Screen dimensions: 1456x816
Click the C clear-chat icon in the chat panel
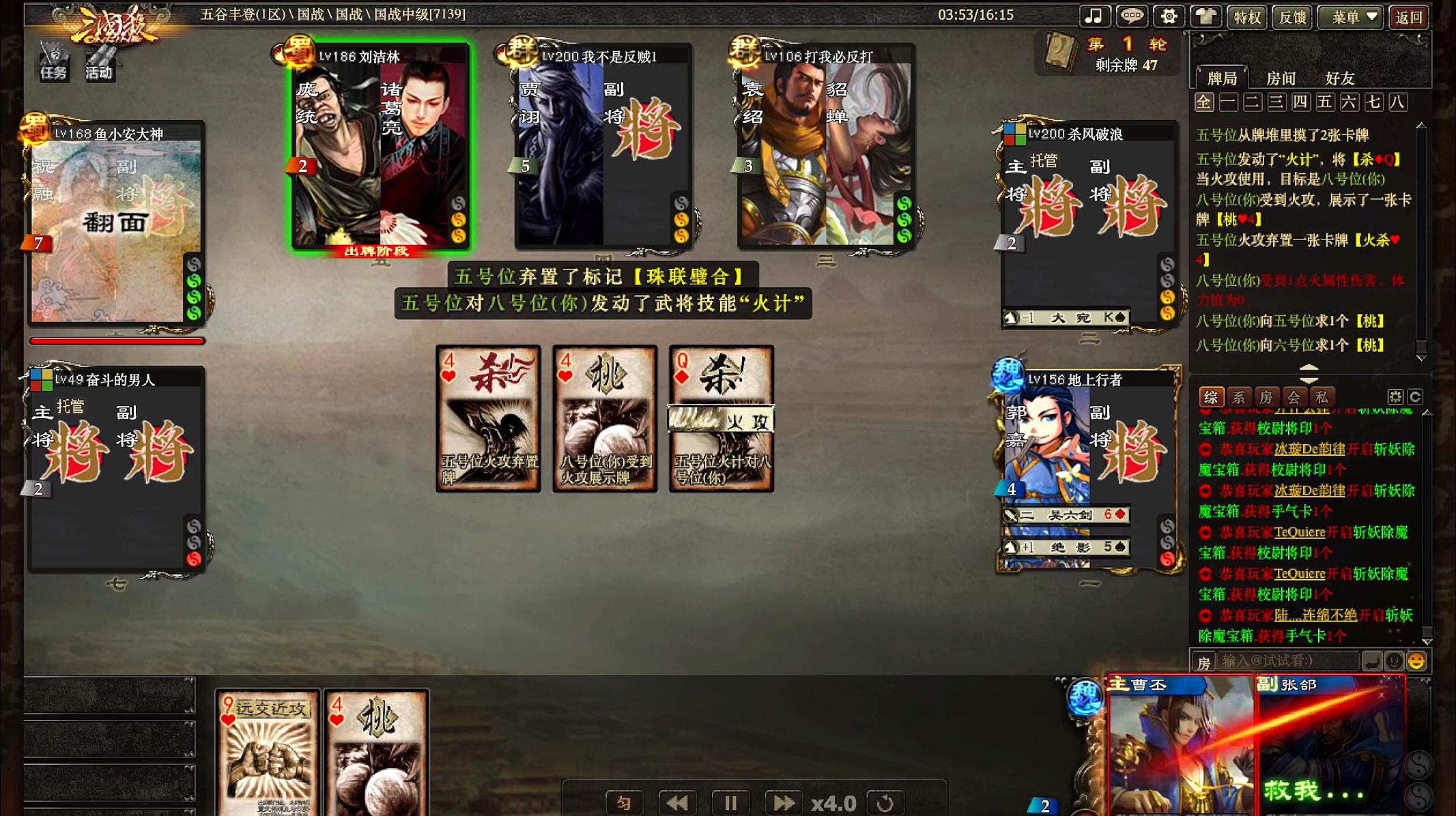click(x=1414, y=396)
